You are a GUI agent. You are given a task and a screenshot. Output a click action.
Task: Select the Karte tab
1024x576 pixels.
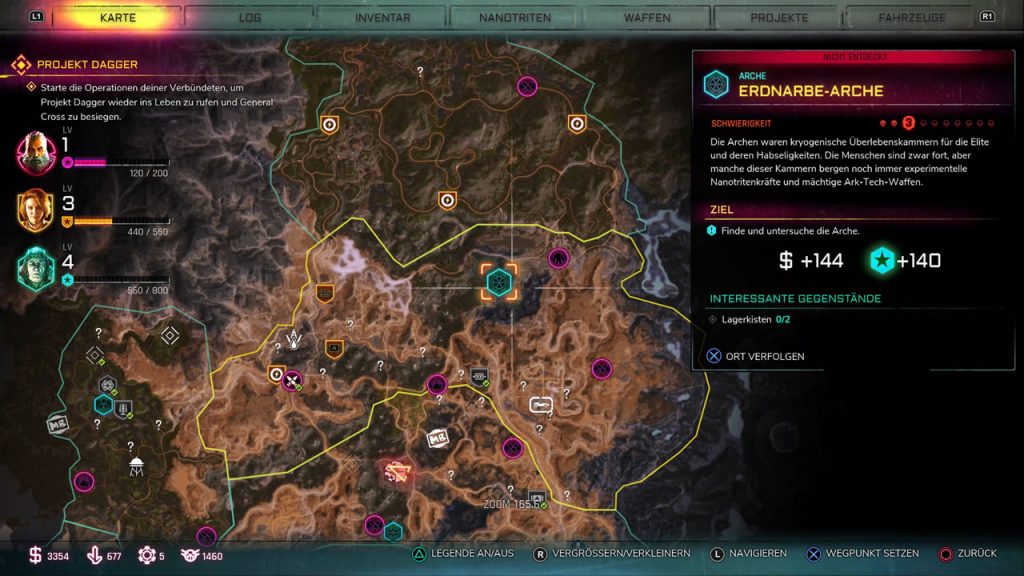click(x=118, y=18)
